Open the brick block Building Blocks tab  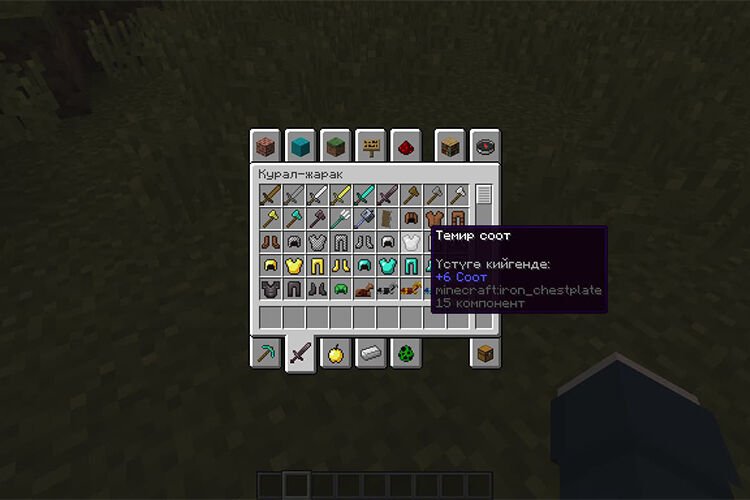[x=265, y=146]
